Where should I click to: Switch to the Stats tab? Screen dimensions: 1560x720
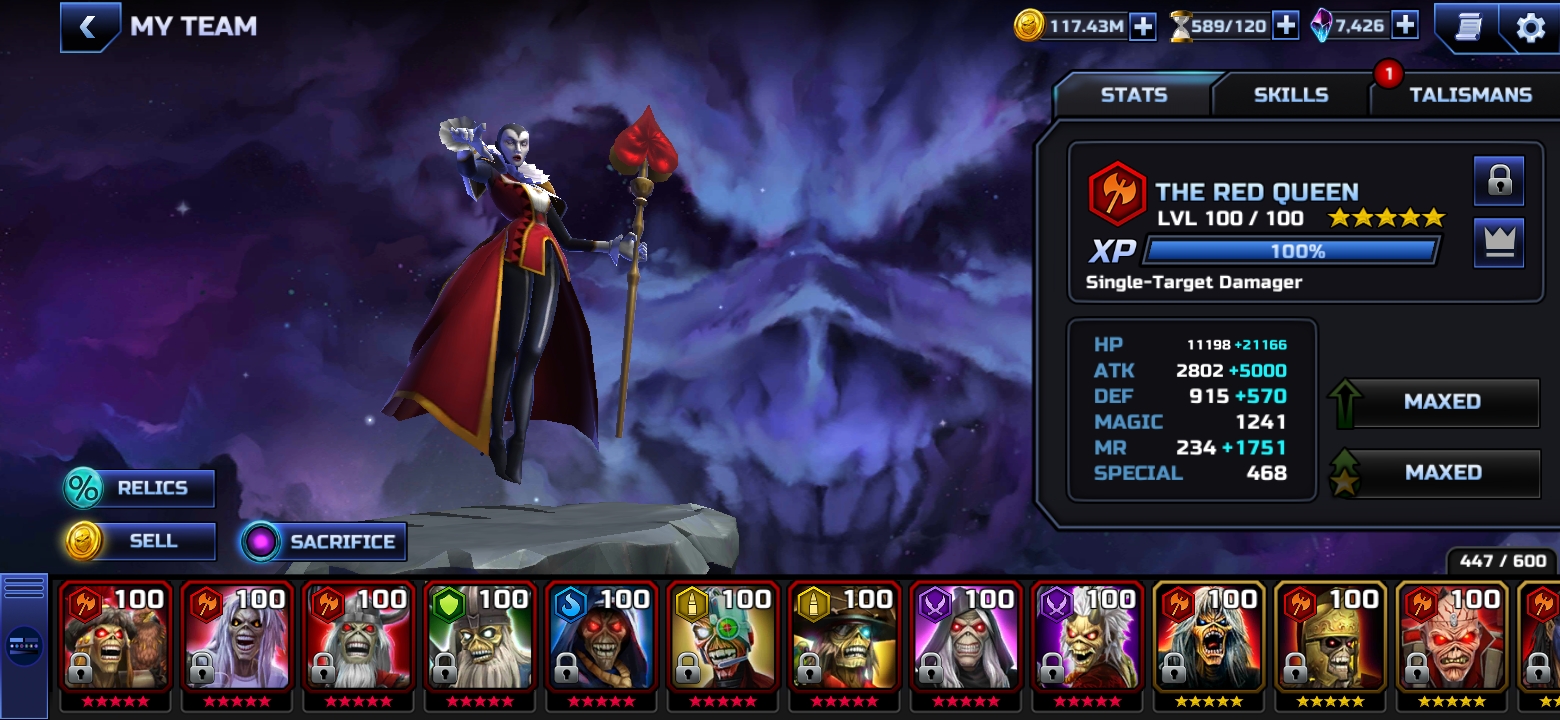(1133, 95)
